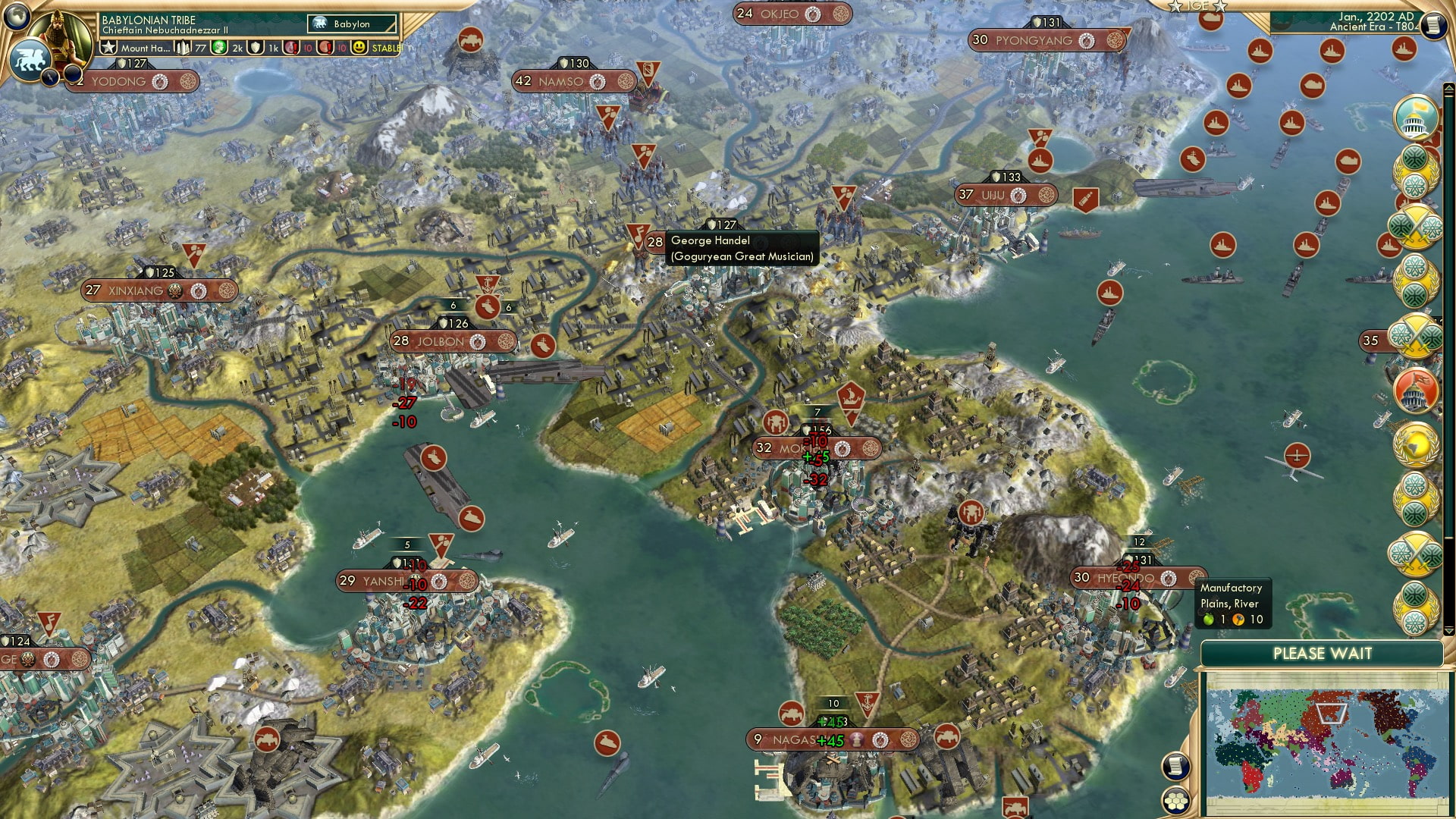Click the IGE menu label at top
The height and width of the screenshot is (819, 1456).
pyautogui.click(x=1197, y=7)
